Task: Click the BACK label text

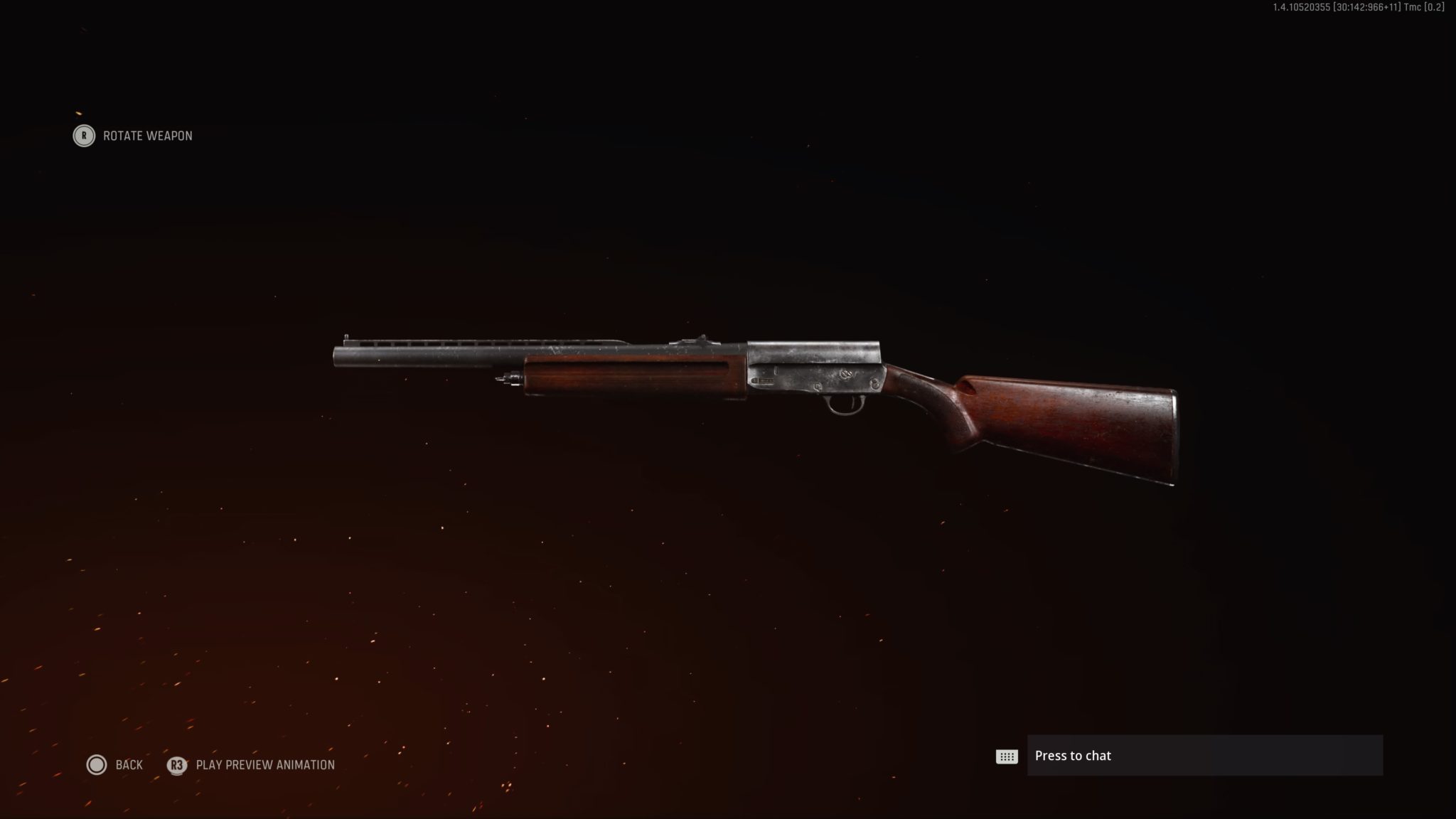Action: (128, 765)
